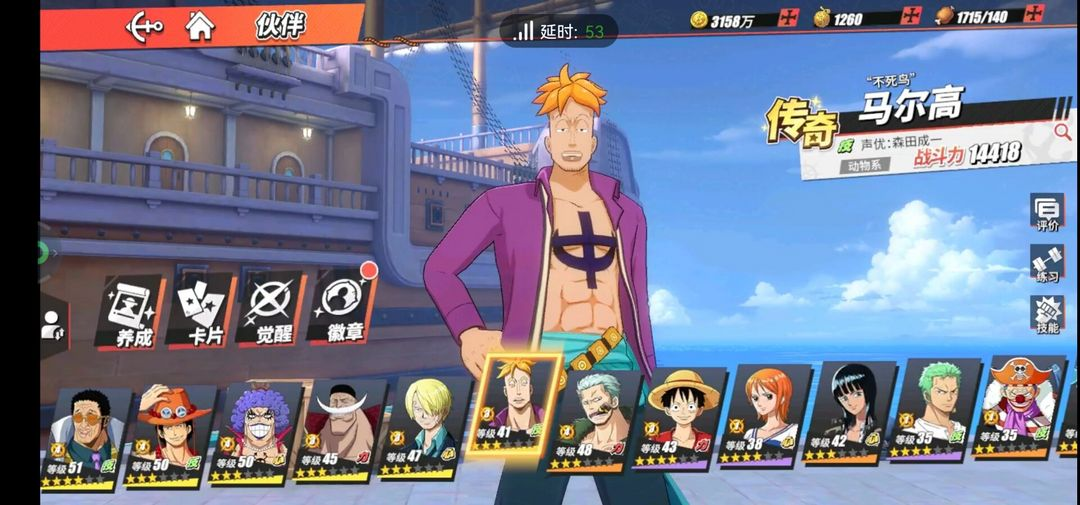
Task: Select the Ace character portrait
Action: (172, 432)
